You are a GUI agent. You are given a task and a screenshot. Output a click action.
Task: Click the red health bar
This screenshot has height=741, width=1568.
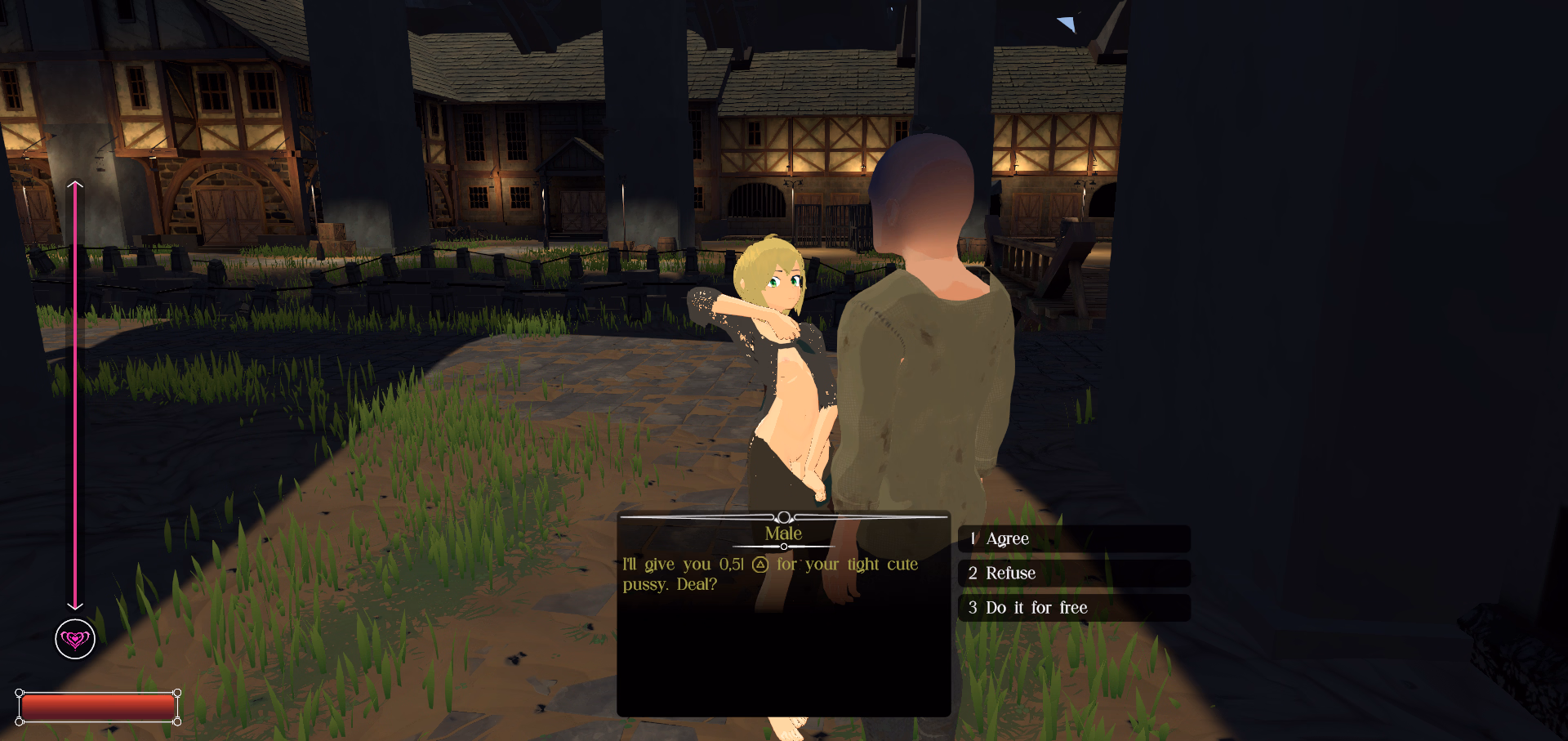98,706
